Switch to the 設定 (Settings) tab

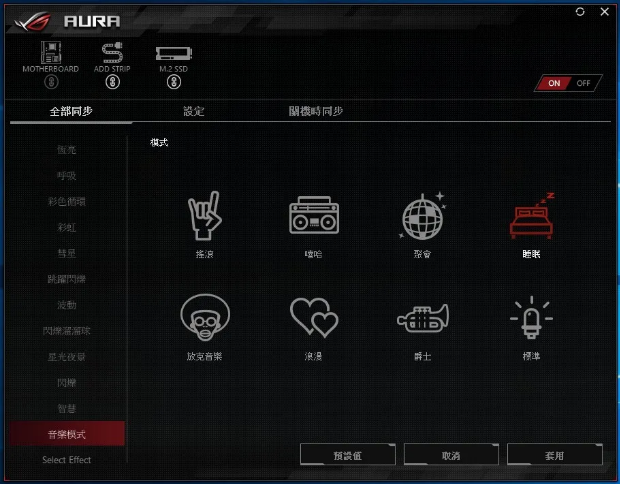pyautogui.click(x=194, y=111)
